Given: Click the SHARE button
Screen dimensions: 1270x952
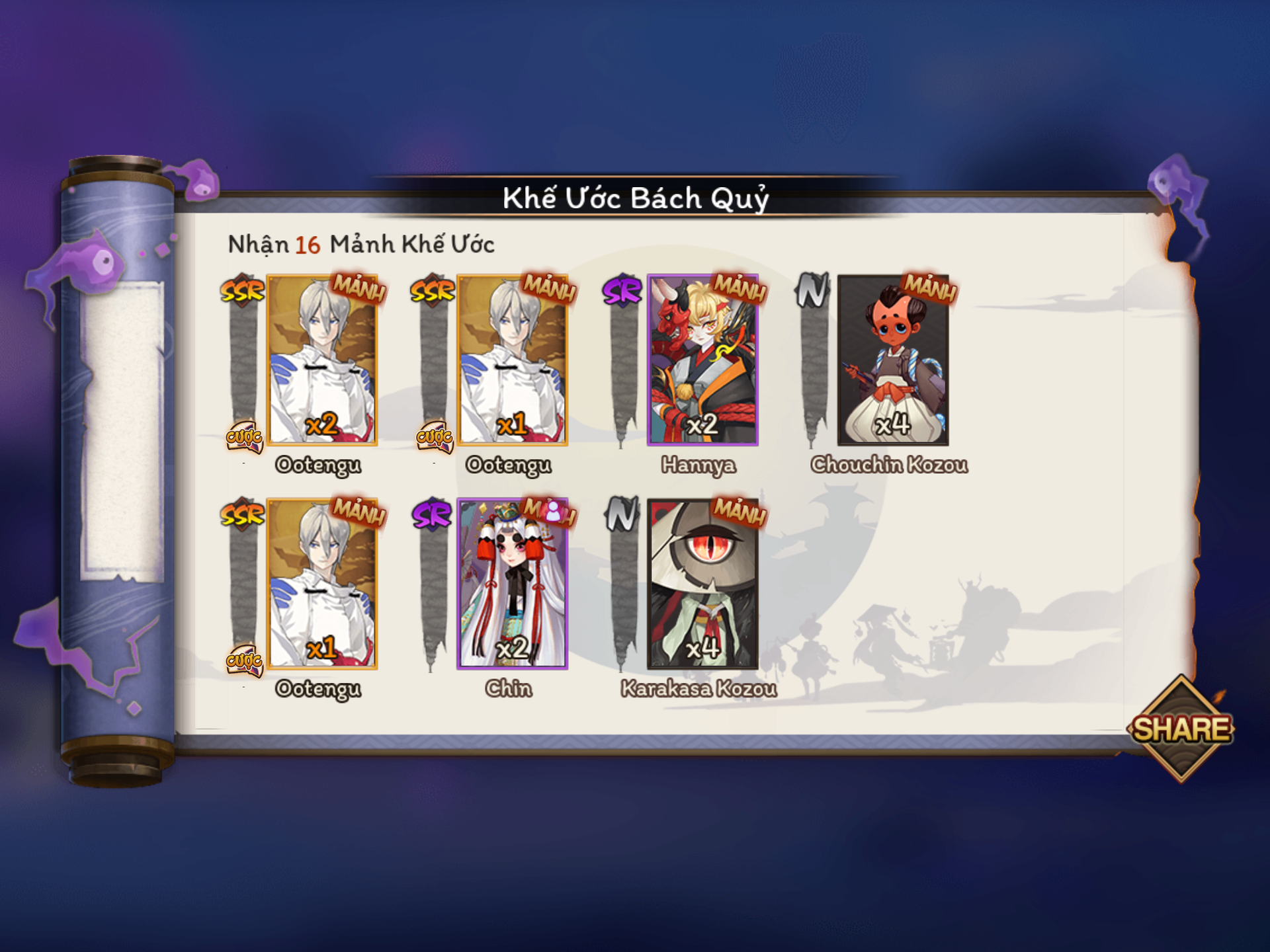Looking at the screenshot, I should [1181, 729].
